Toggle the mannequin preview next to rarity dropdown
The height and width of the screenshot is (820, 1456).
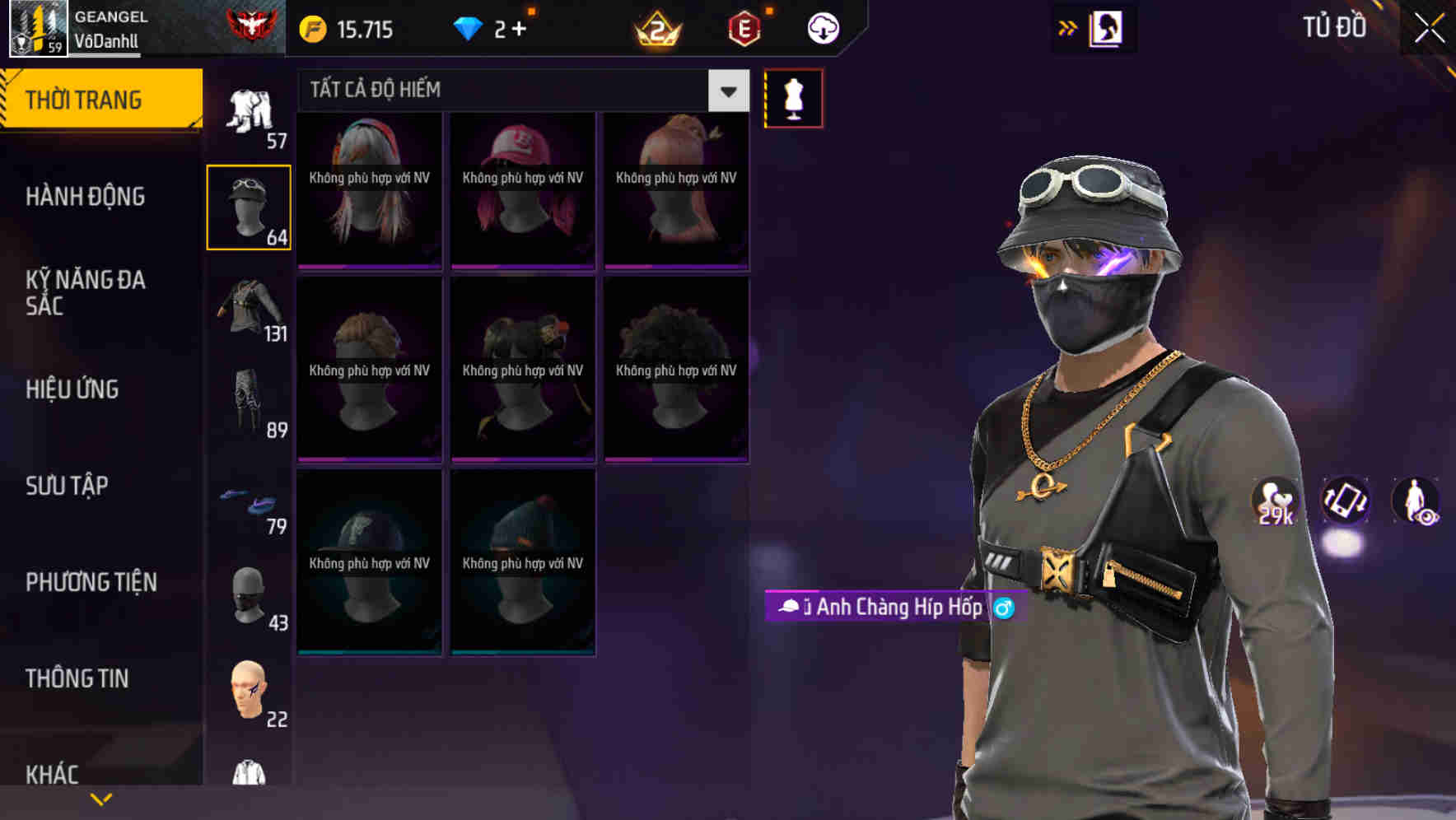(x=793, y=97)
